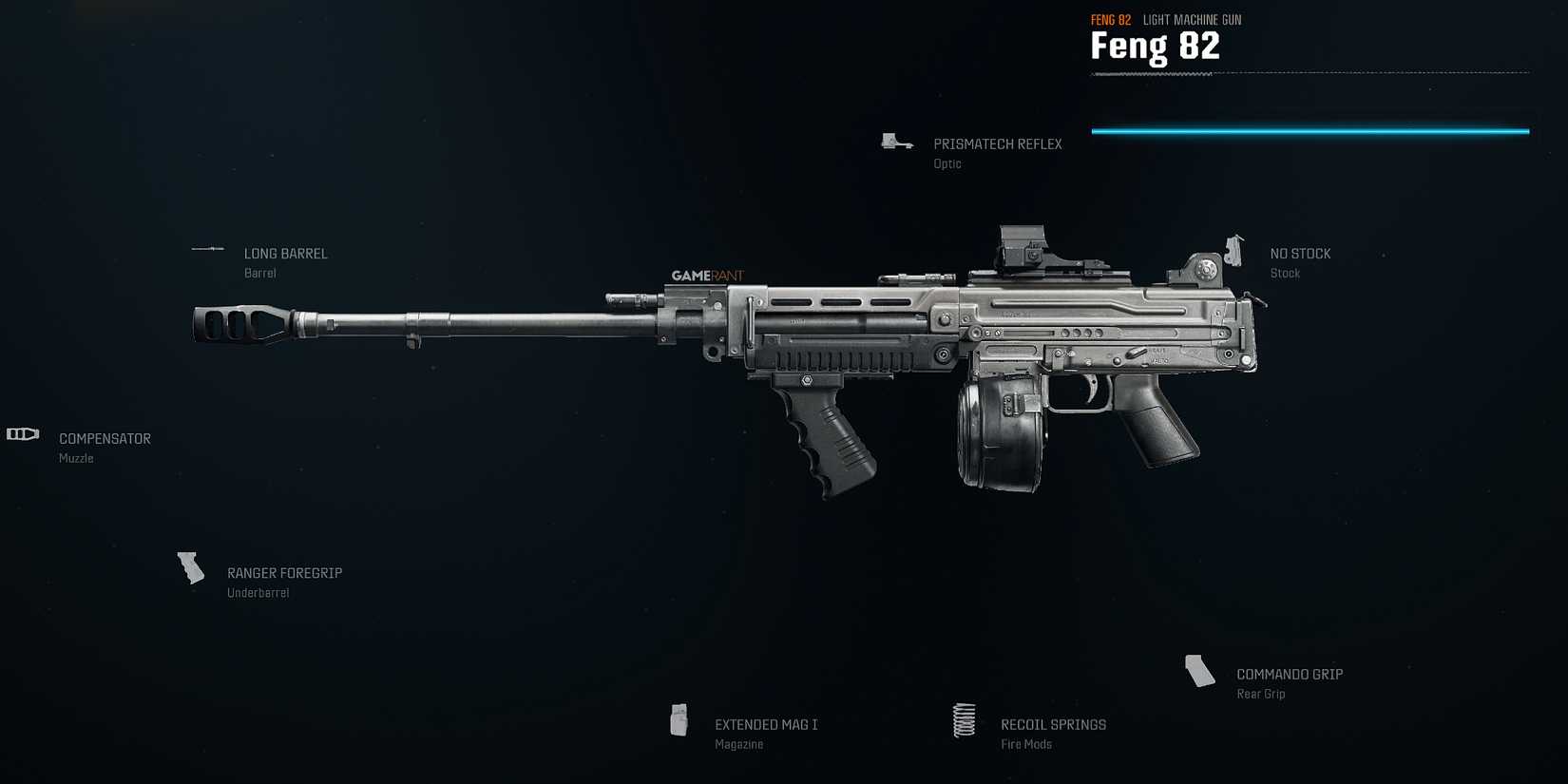This screenshot has height=784, width=1568.
Task: Select the FENG 82 header tab
Action: [1110, 19]
